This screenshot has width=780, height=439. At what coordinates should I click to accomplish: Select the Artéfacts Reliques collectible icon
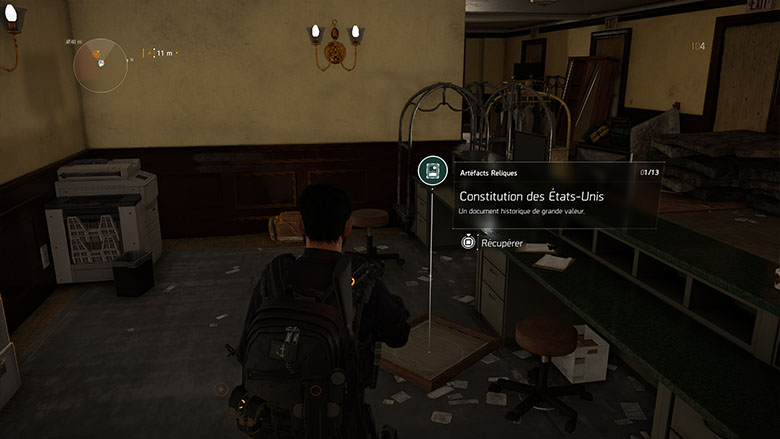click(432, 171)
